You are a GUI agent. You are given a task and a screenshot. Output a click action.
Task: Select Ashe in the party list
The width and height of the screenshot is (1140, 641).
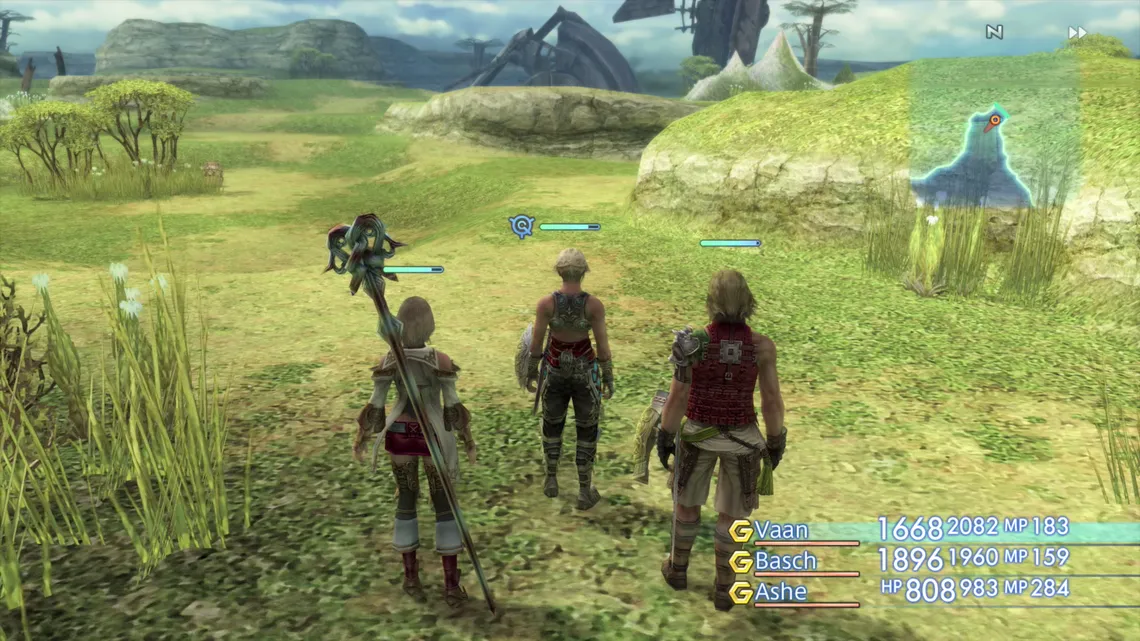point(781,592)
